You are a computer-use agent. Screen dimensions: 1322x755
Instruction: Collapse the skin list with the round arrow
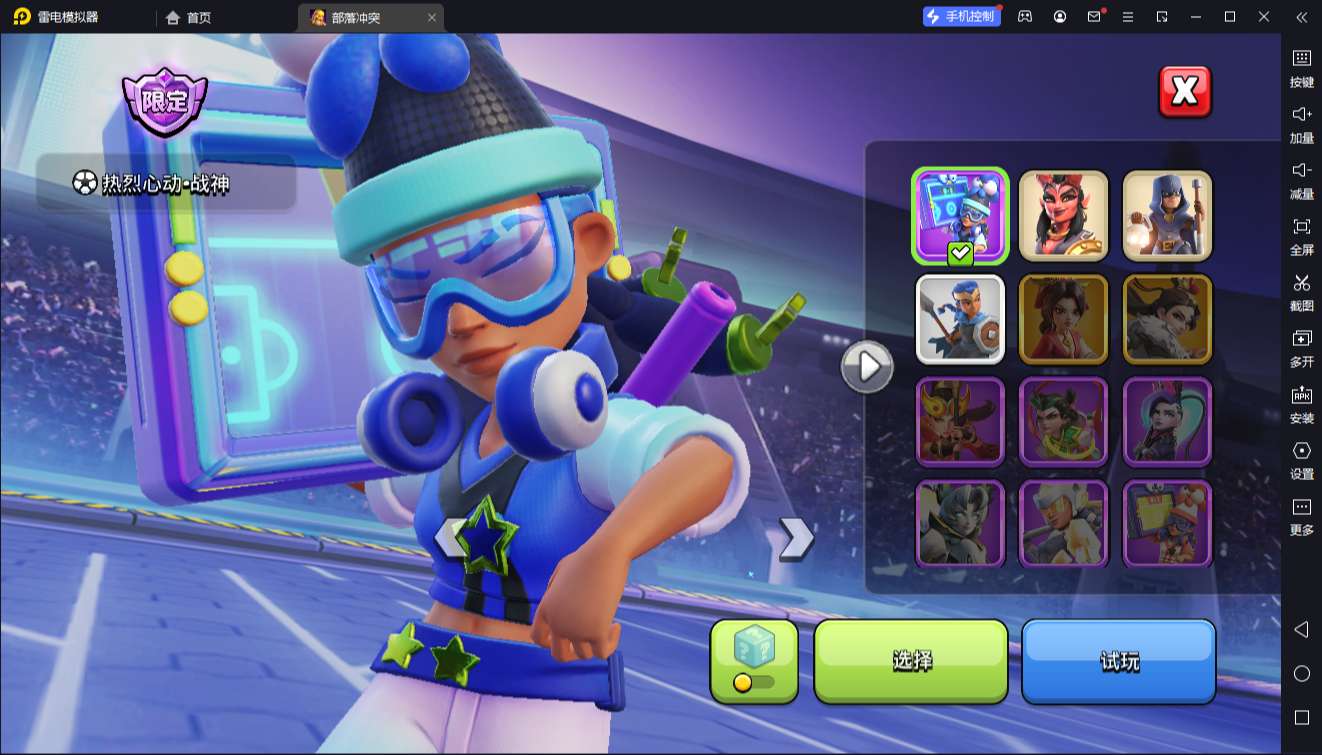click(x=867, y=367)
